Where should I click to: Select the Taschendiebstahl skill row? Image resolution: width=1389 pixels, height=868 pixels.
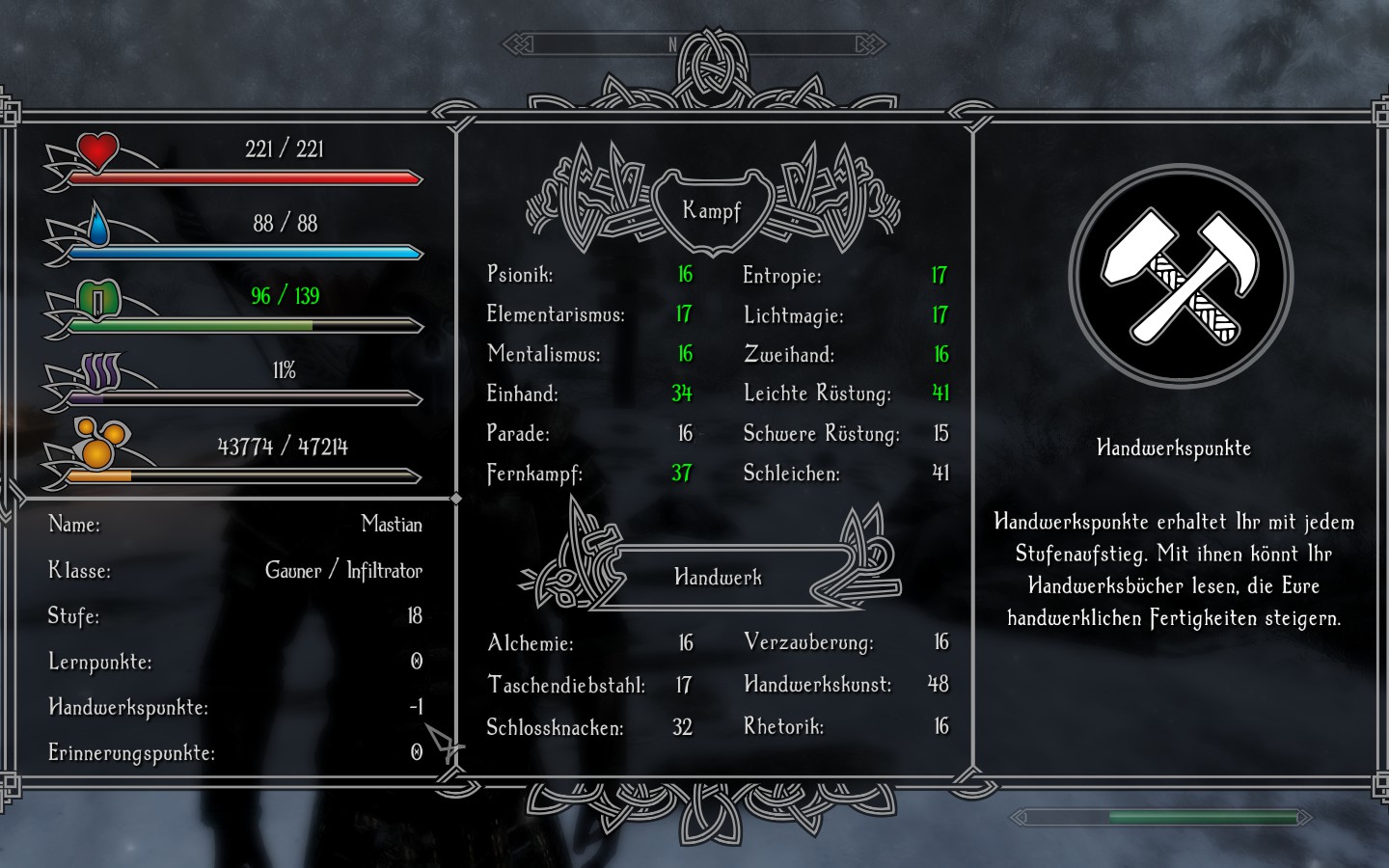pos(566,686)
